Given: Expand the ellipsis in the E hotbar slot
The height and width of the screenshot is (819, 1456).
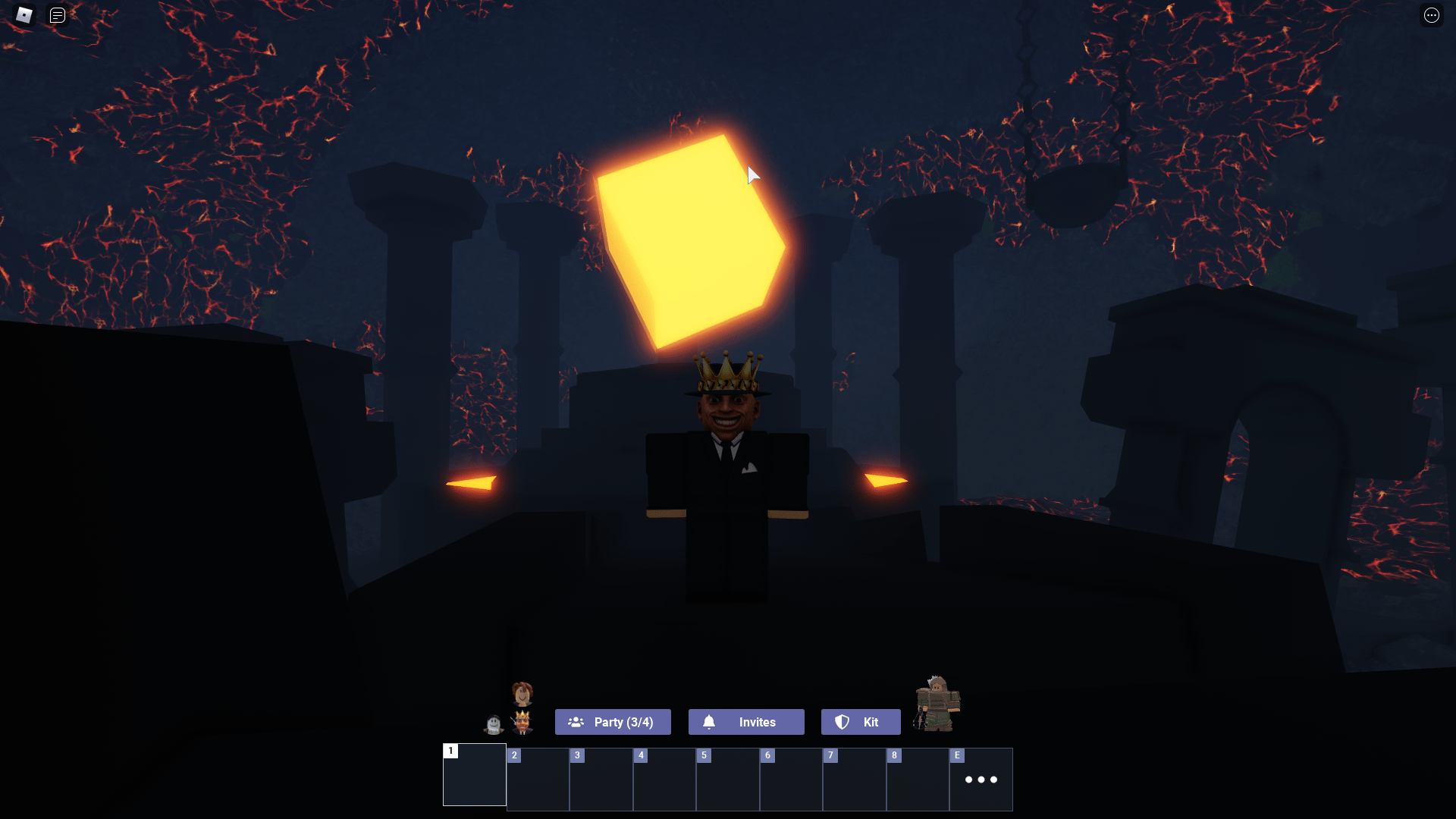Looking at the screenshot, I should pos(981,780).
